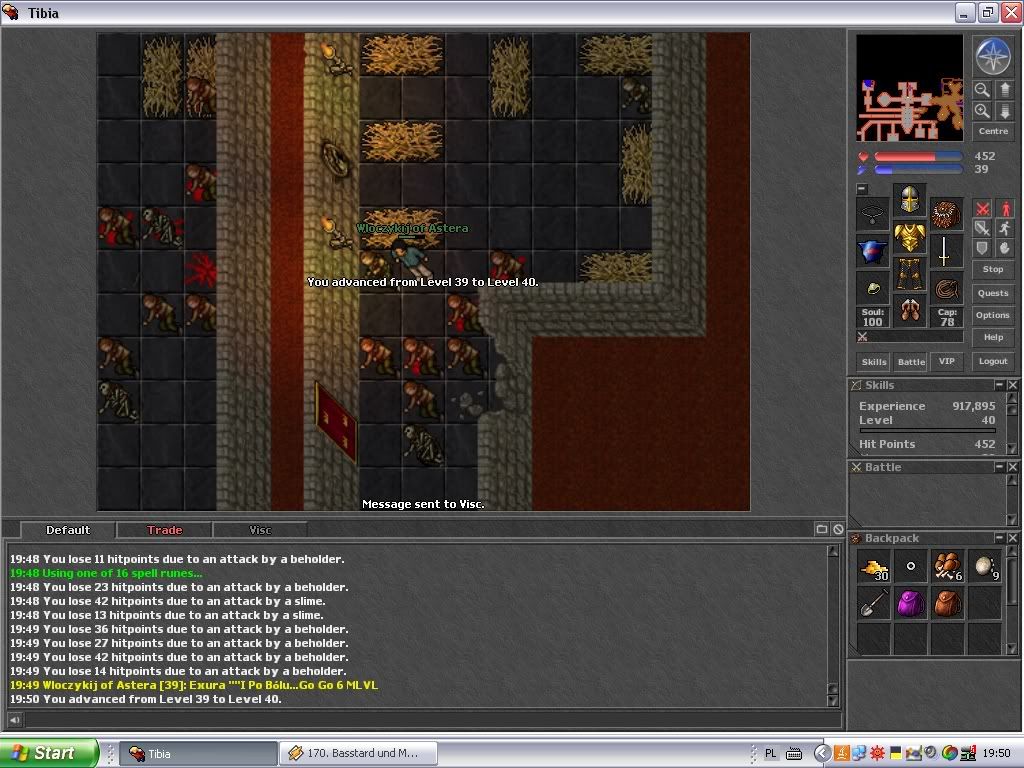Viewport: 1024px width, 768px height.
Task: Click the Stop button
Action: click(x=992, y=269)
